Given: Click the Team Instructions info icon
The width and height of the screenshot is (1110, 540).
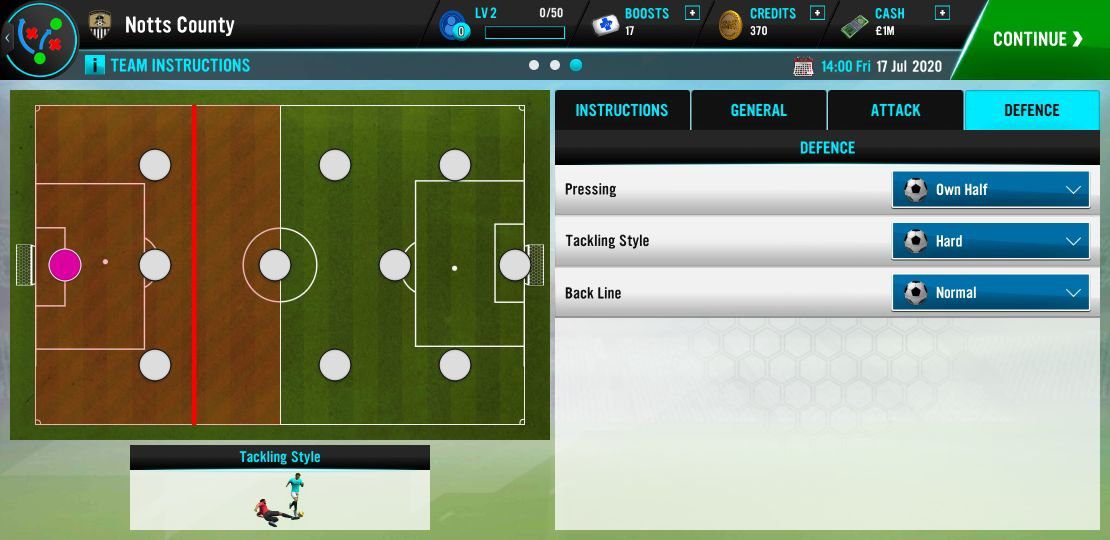Looking at the screenshot, I should (x=95, y=65).
